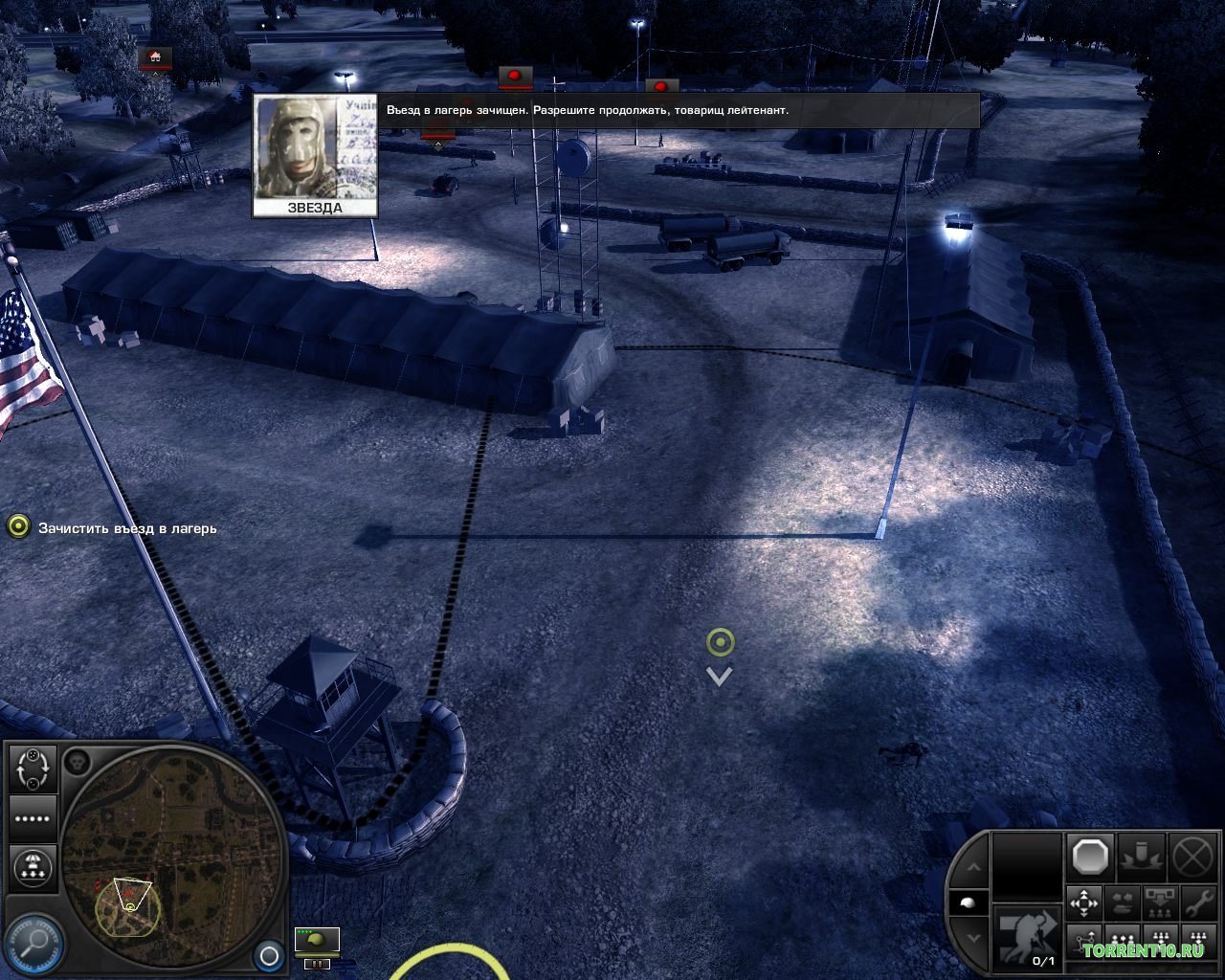Click the four-arrow move command
The height and width of the screenshot is (980, 1225).
[x=1084, y=902]
